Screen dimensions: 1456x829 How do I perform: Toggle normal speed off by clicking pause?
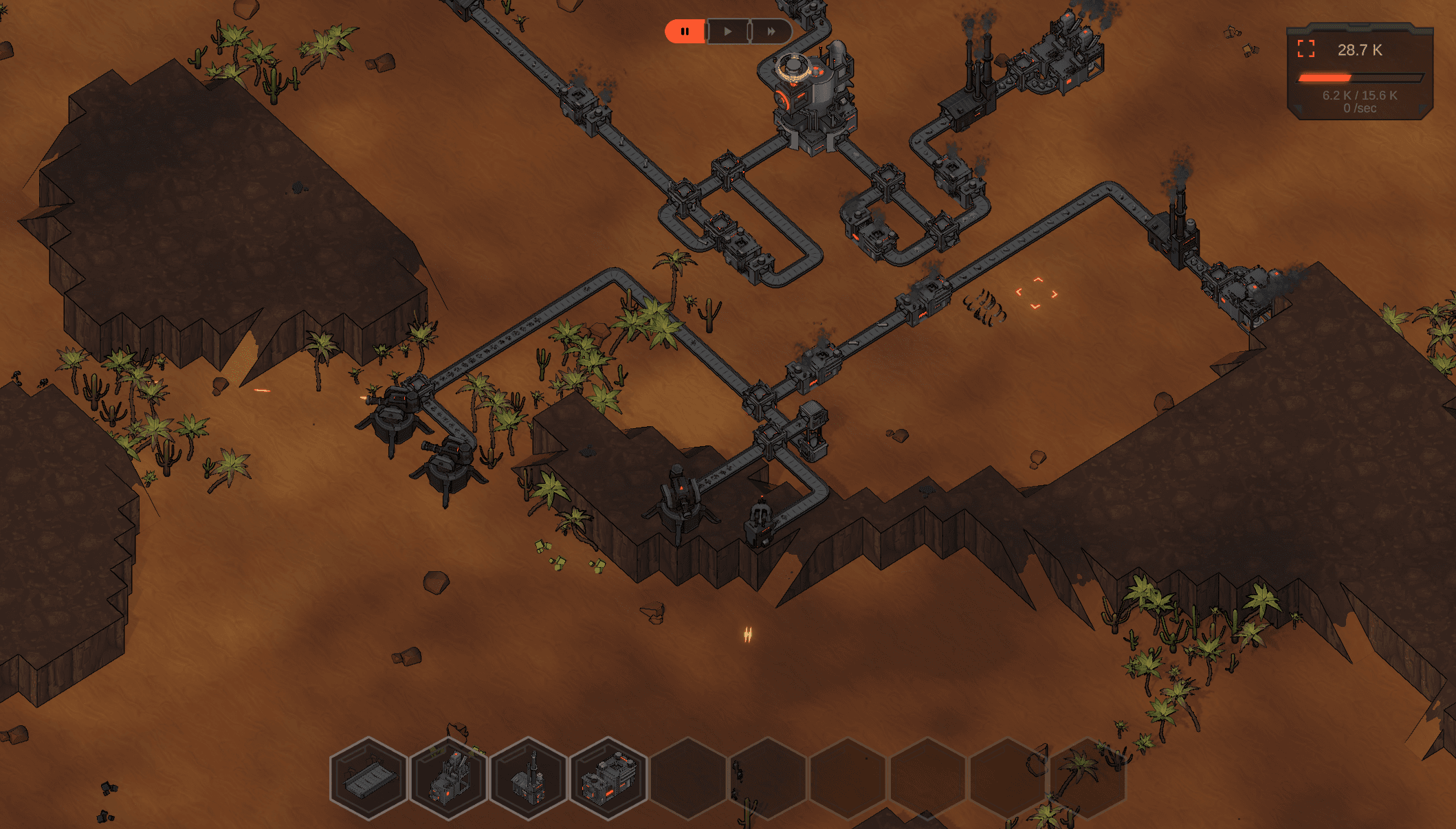click(x=685, y=31)
